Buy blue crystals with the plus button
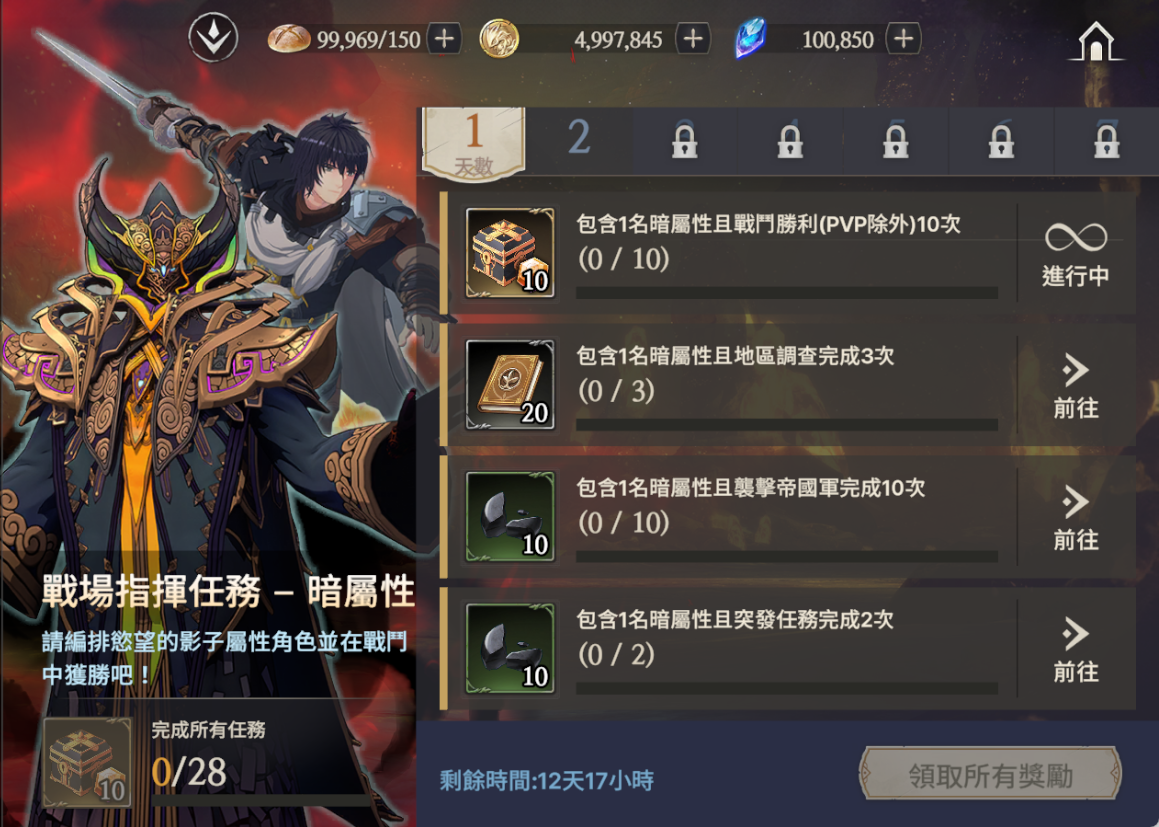The image size is (1159, 827). click(903, 40)
